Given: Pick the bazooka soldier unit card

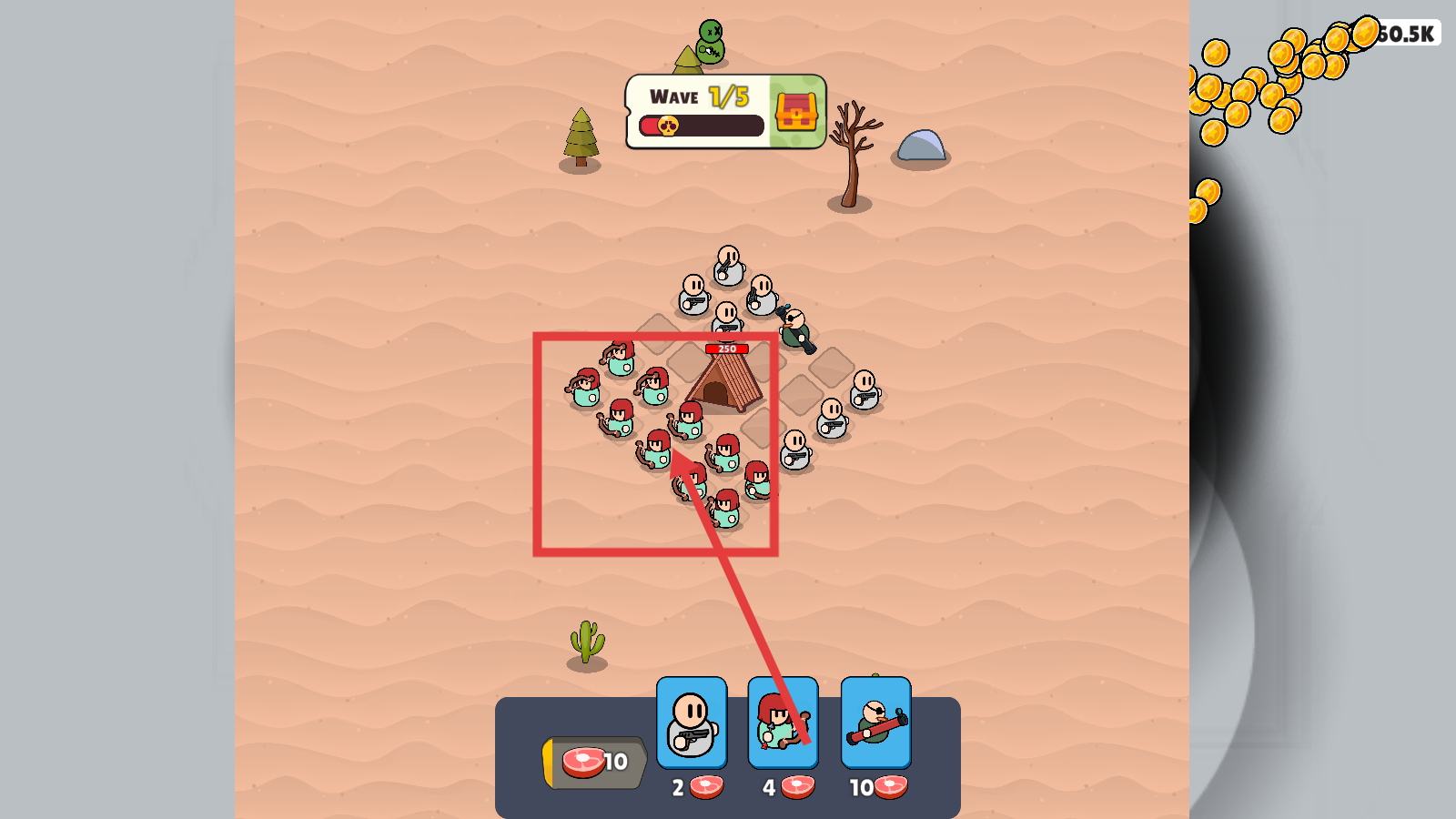Looking at the screenshot, I should (x=875, y=723).
